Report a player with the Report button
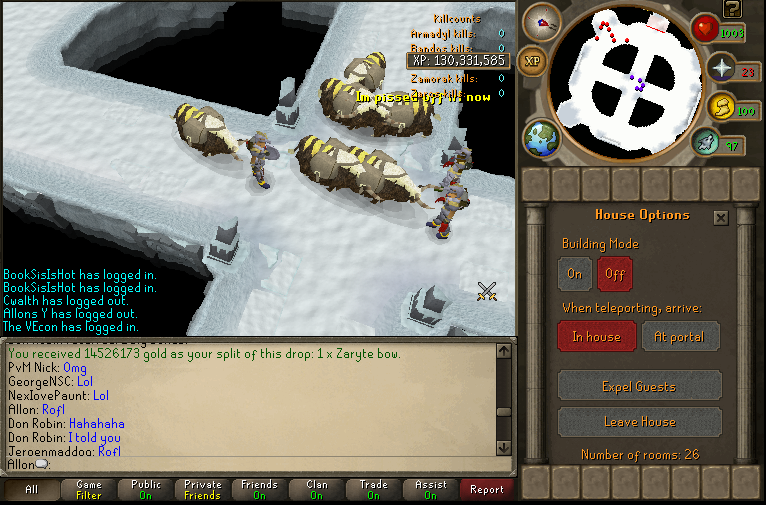The image size is (766, 505). 487,490
